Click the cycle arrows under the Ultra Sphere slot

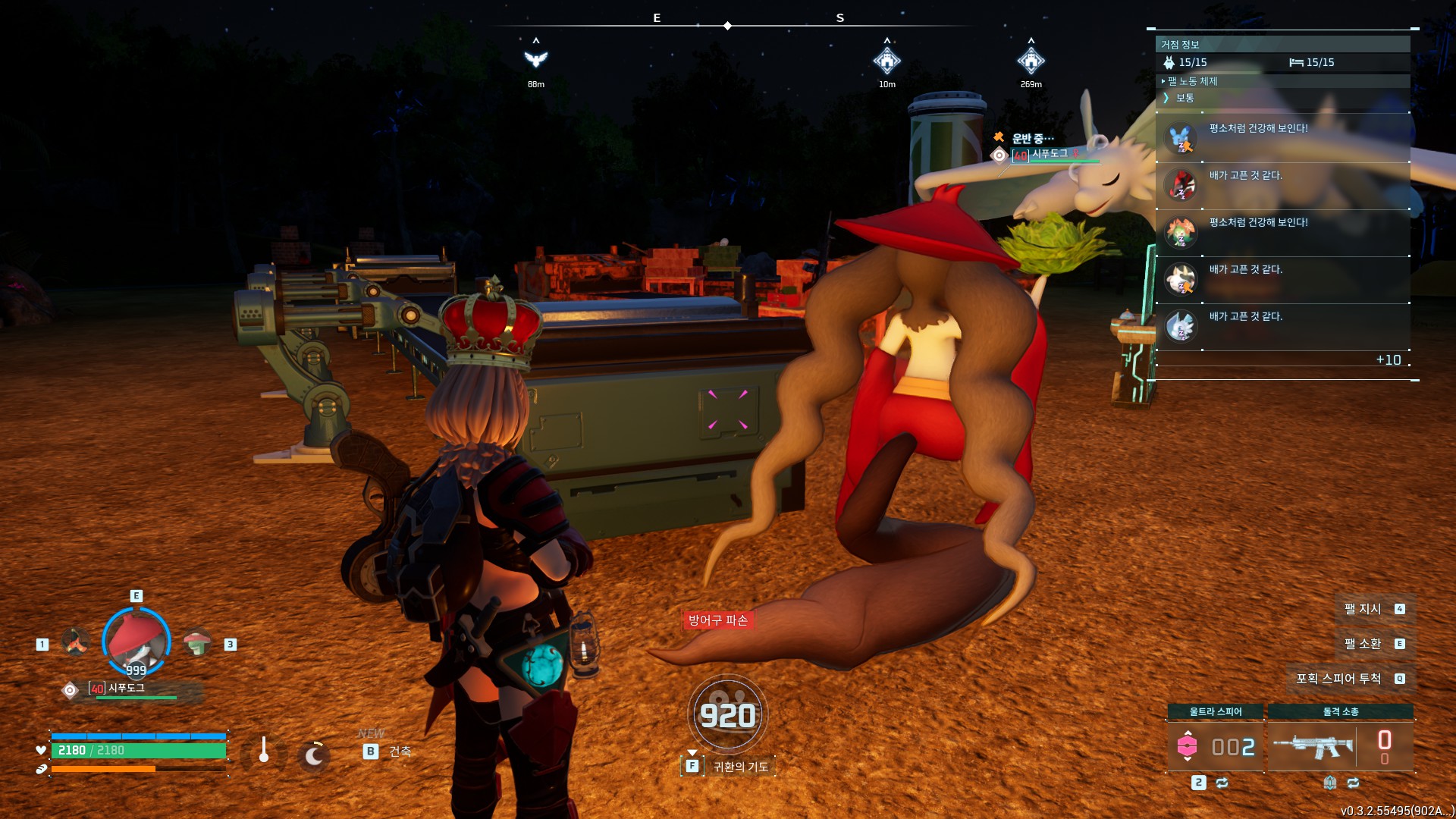pyautogui.click(x=1222, y=783)
